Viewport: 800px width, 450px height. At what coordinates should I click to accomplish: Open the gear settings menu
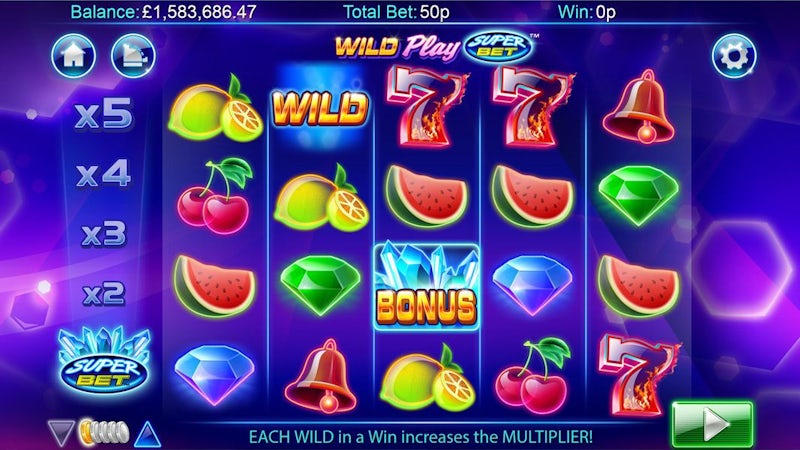733,56
